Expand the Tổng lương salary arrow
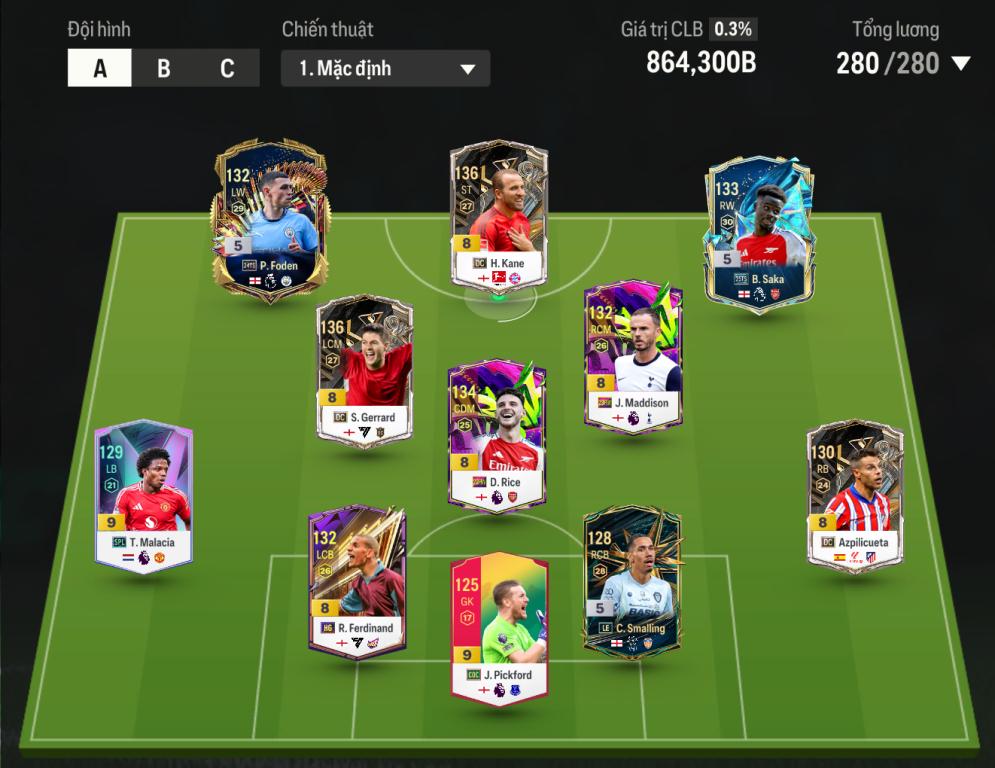The height and width of the screenshot is (768, 995). 961,64
